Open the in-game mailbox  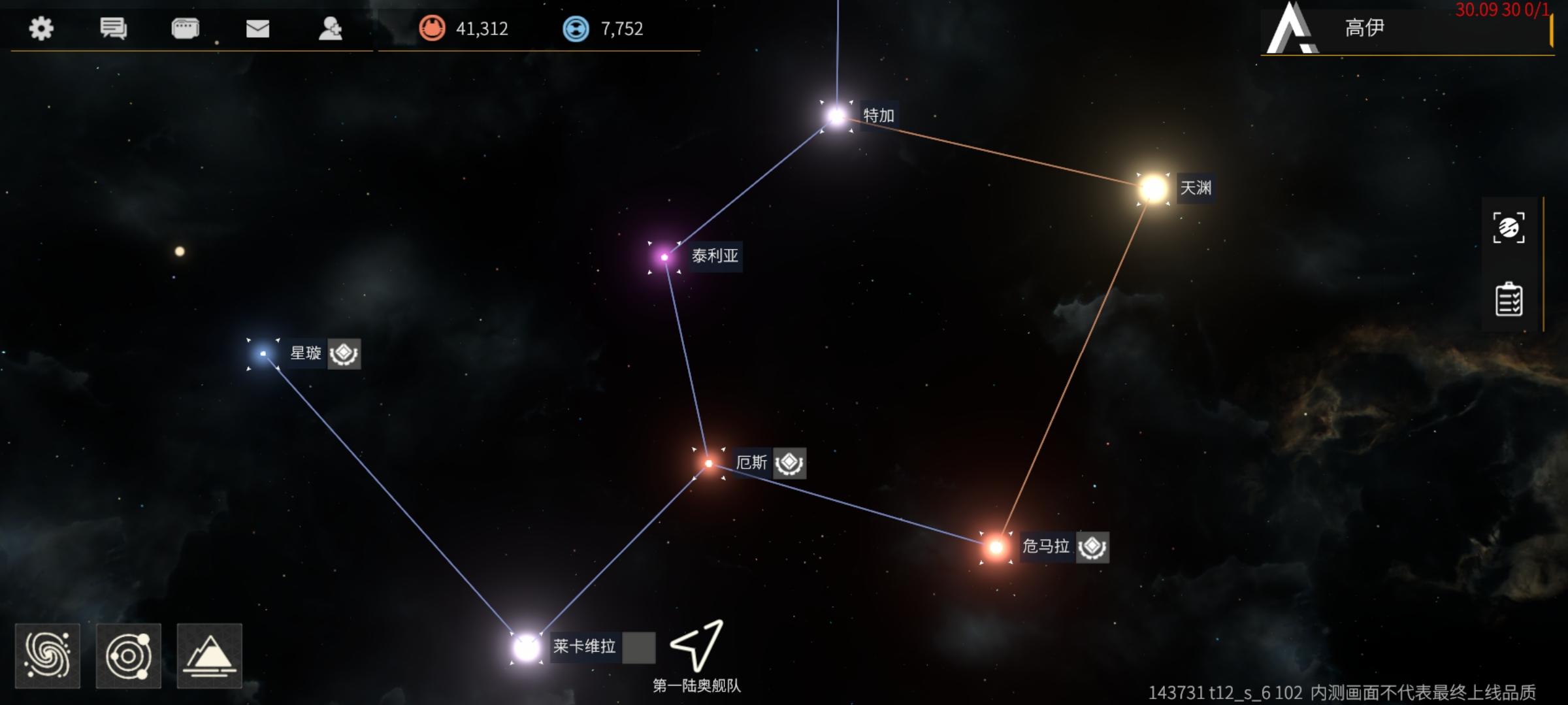click(x=258, y=29)
